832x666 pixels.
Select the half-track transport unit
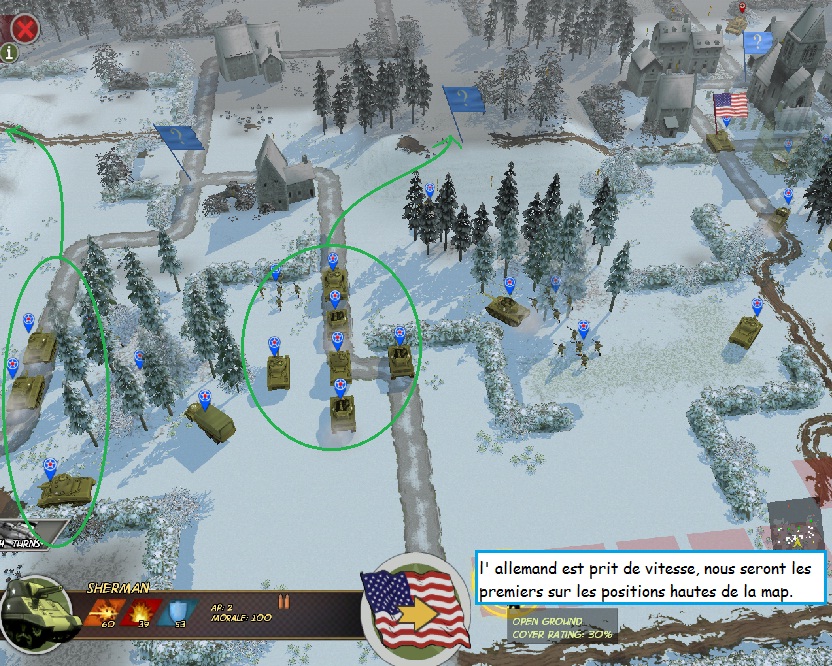click(x=211, y=421)
